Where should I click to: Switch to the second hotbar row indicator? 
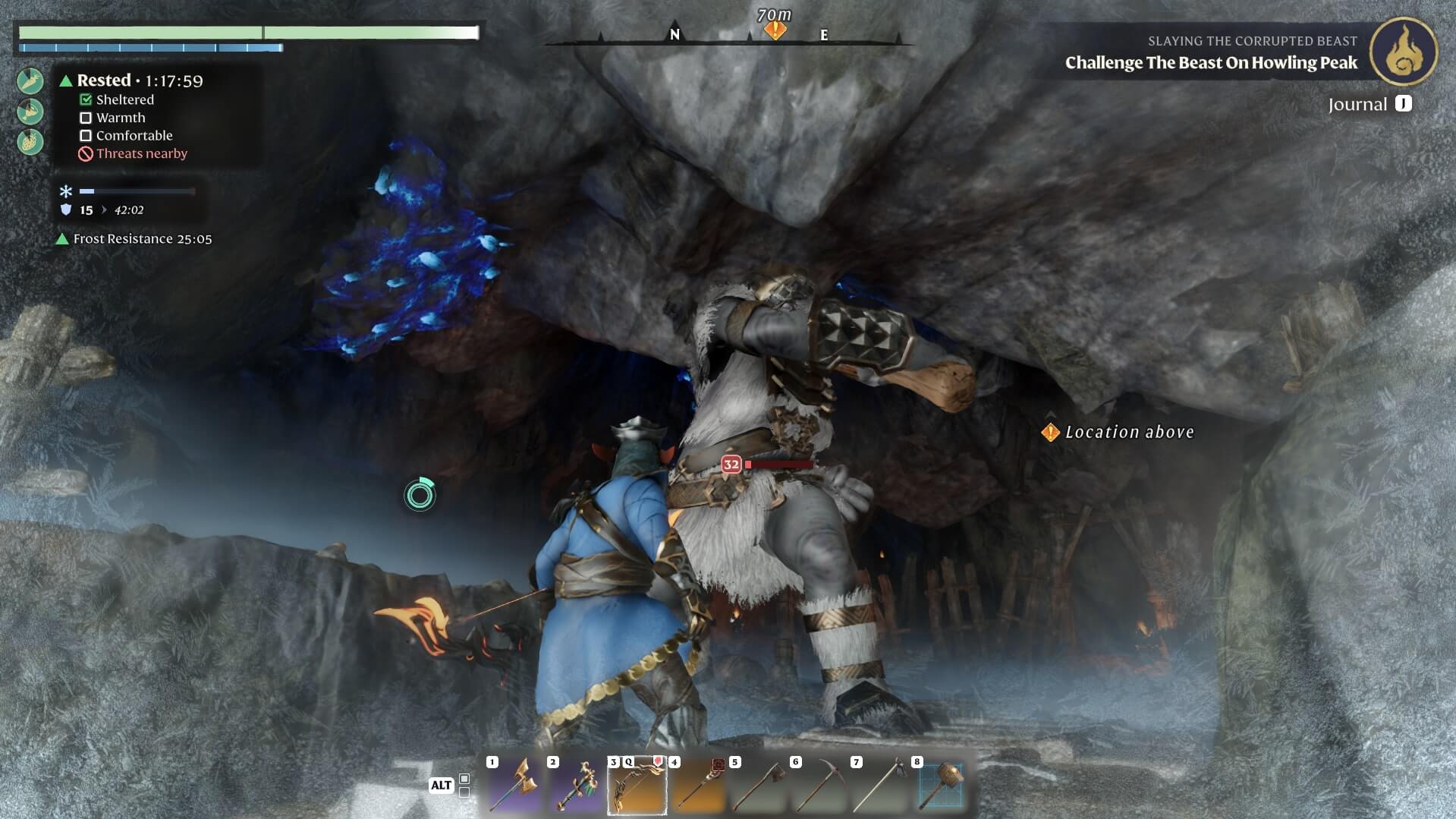(464, 792)
